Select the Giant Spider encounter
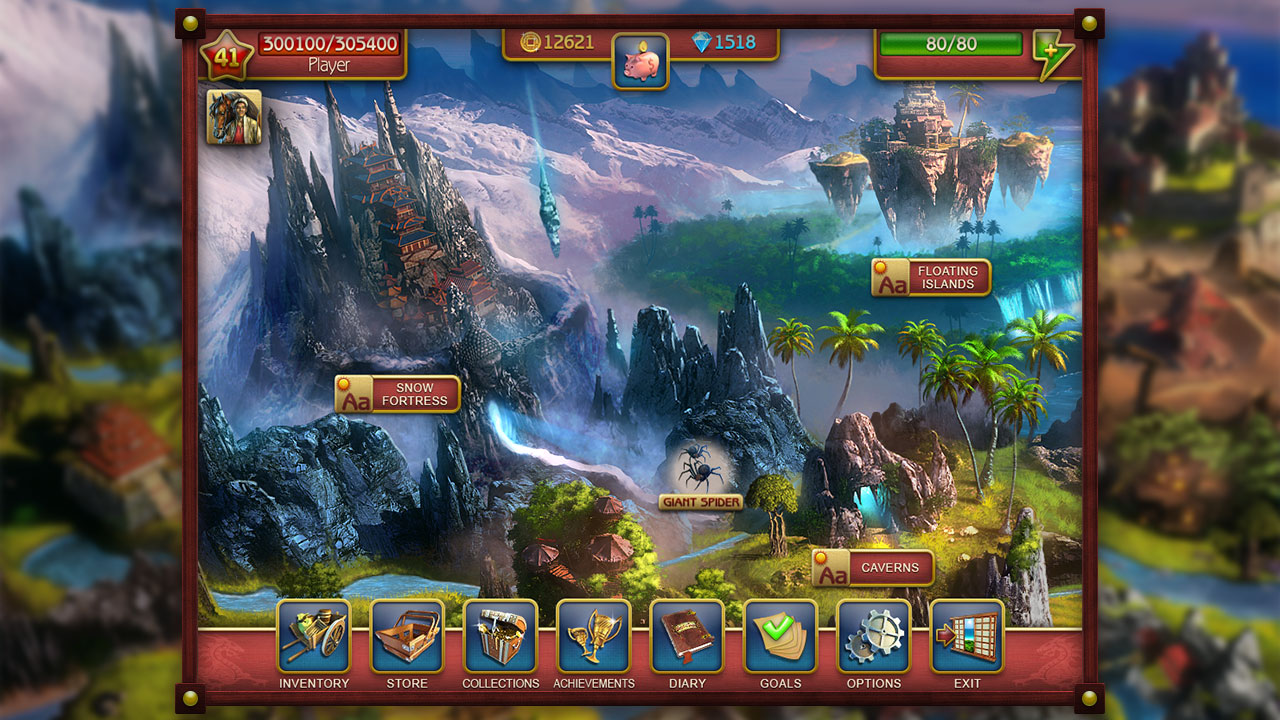The image size is (1280, 720). (x=700, y=470)
